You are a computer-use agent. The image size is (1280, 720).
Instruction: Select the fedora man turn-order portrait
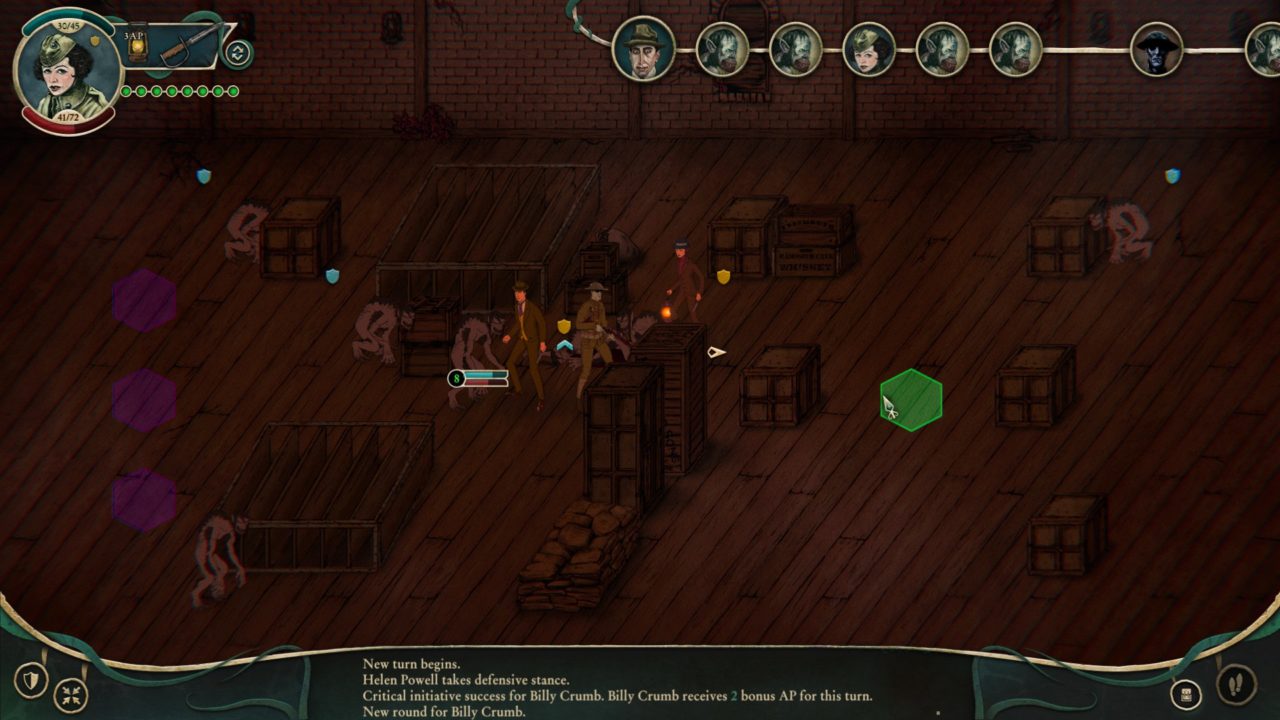point(643,48)
